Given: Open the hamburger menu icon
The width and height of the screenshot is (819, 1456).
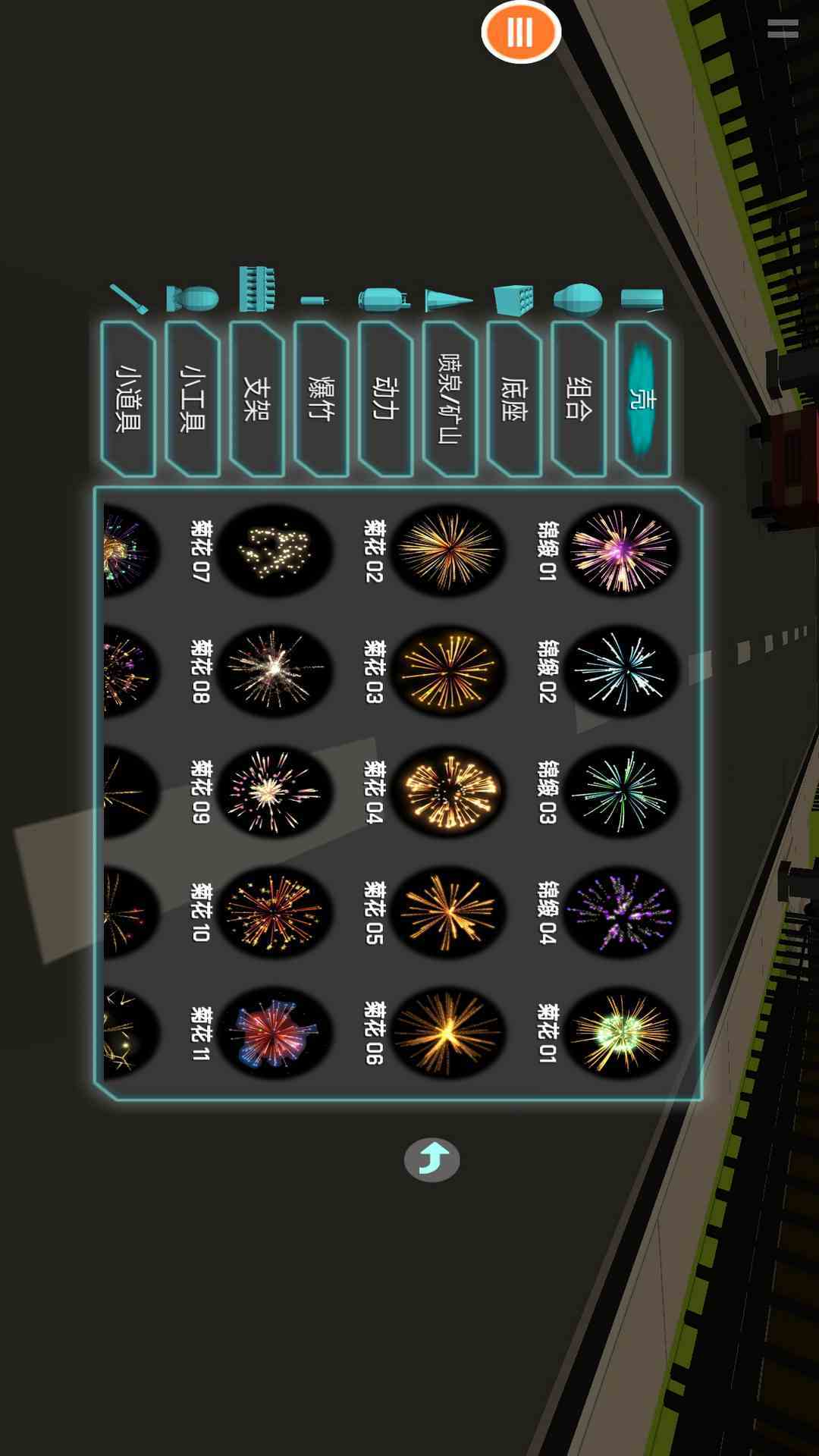Looking at the screenshot, I should (x=782, y=29).
